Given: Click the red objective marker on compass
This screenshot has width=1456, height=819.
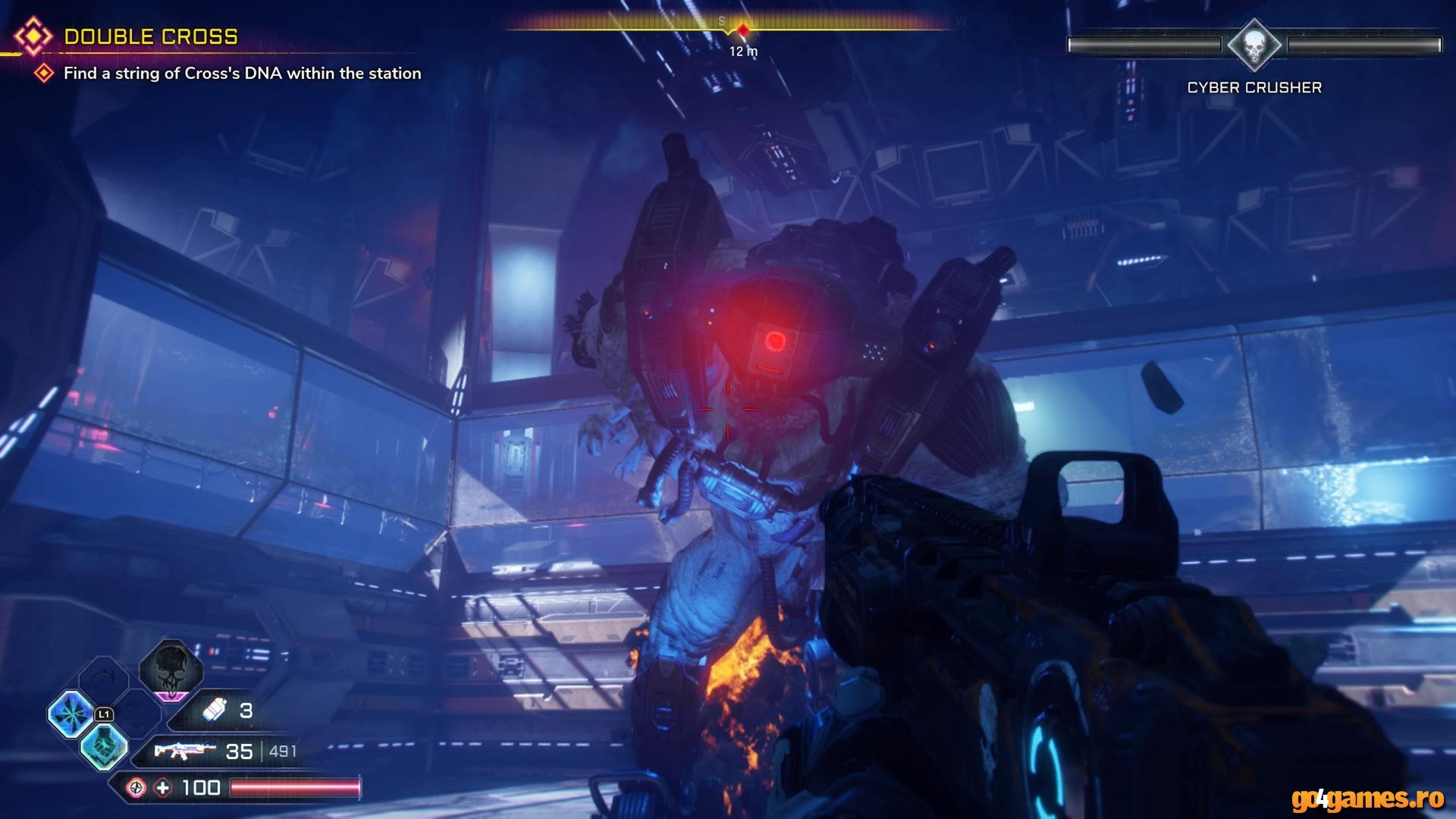Looking at the screenshot, I should point(743,30).
